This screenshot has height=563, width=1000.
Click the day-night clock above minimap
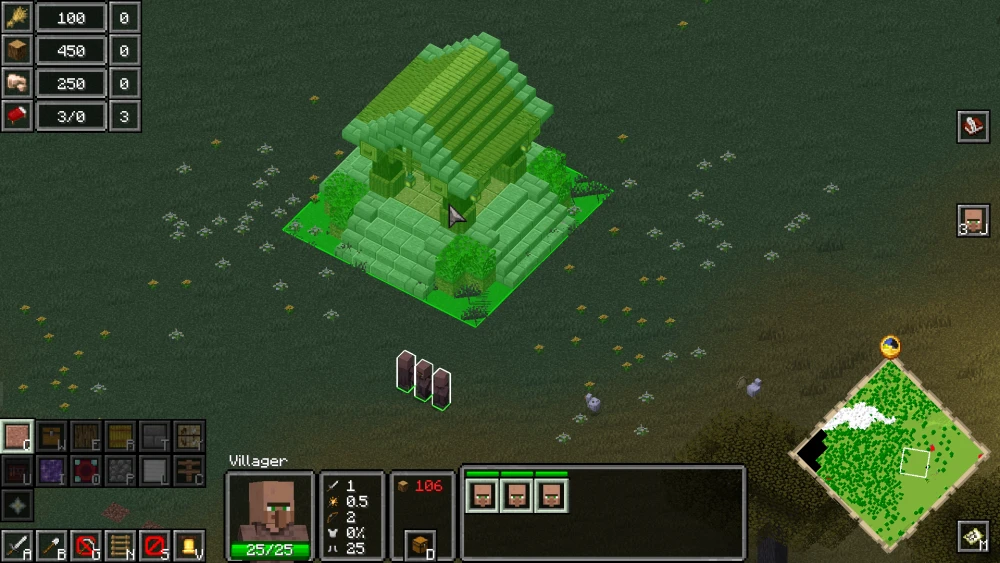889,347
